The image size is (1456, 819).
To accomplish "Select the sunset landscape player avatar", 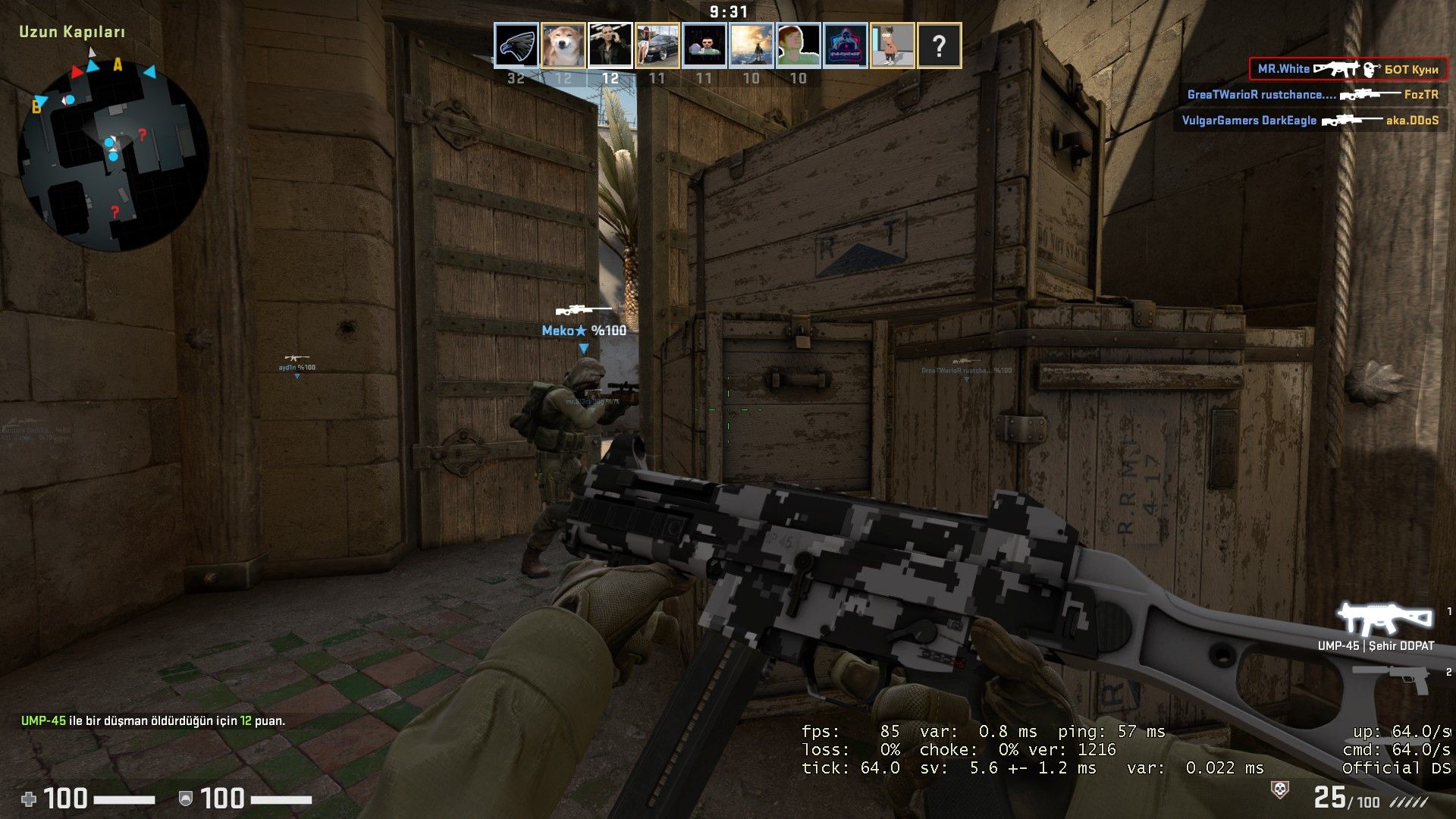I will [752, 45].
